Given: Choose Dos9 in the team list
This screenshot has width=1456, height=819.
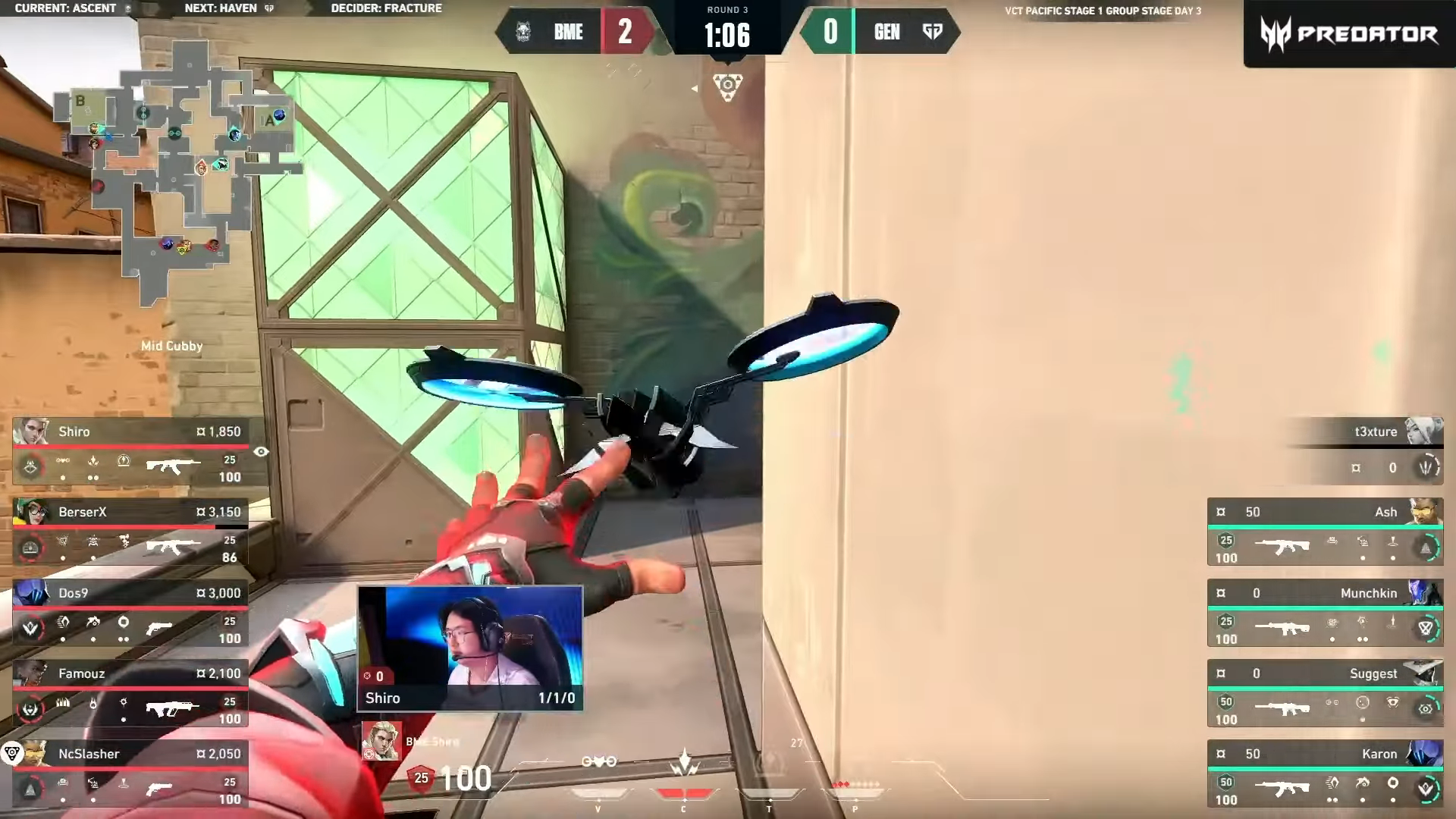Looking at the screenshot, I should (x=130, y=613).
